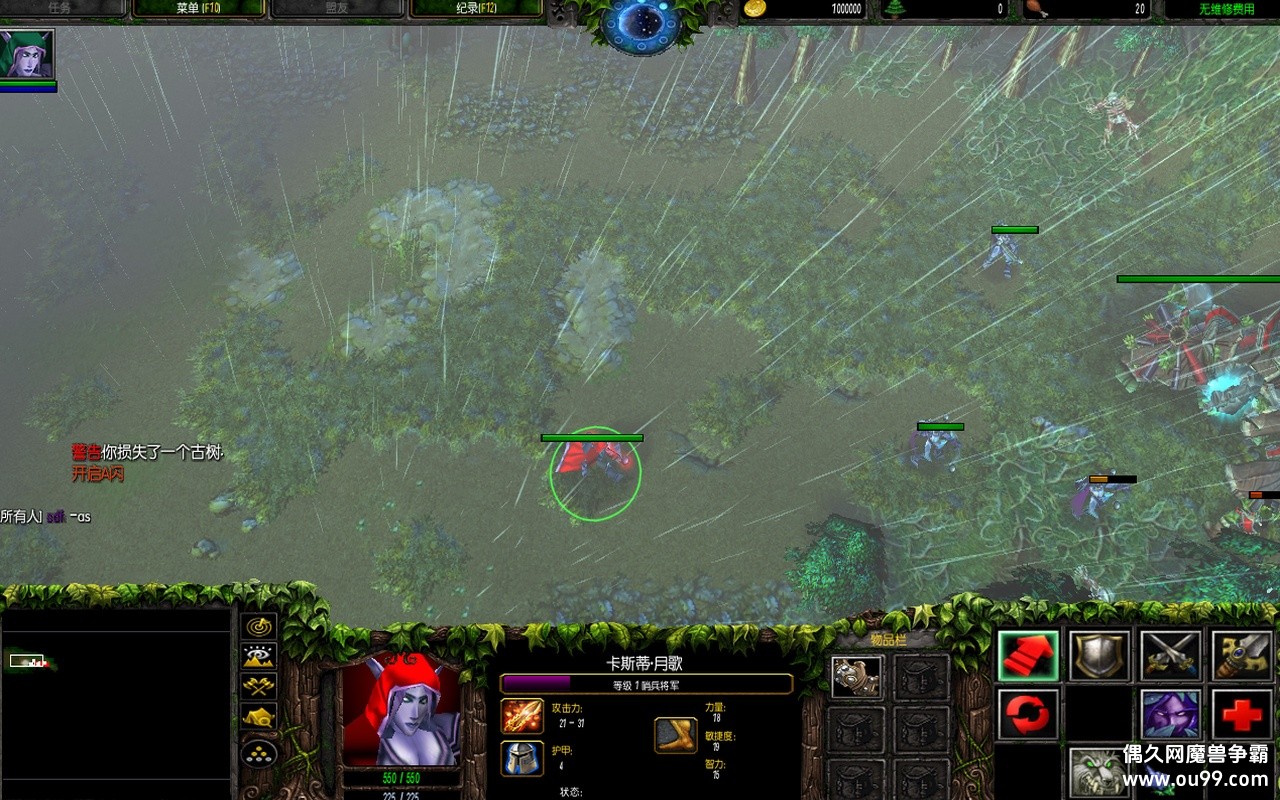Activate the purple masked face ability
This screenshot has width=1280, height=800.
1171,715
